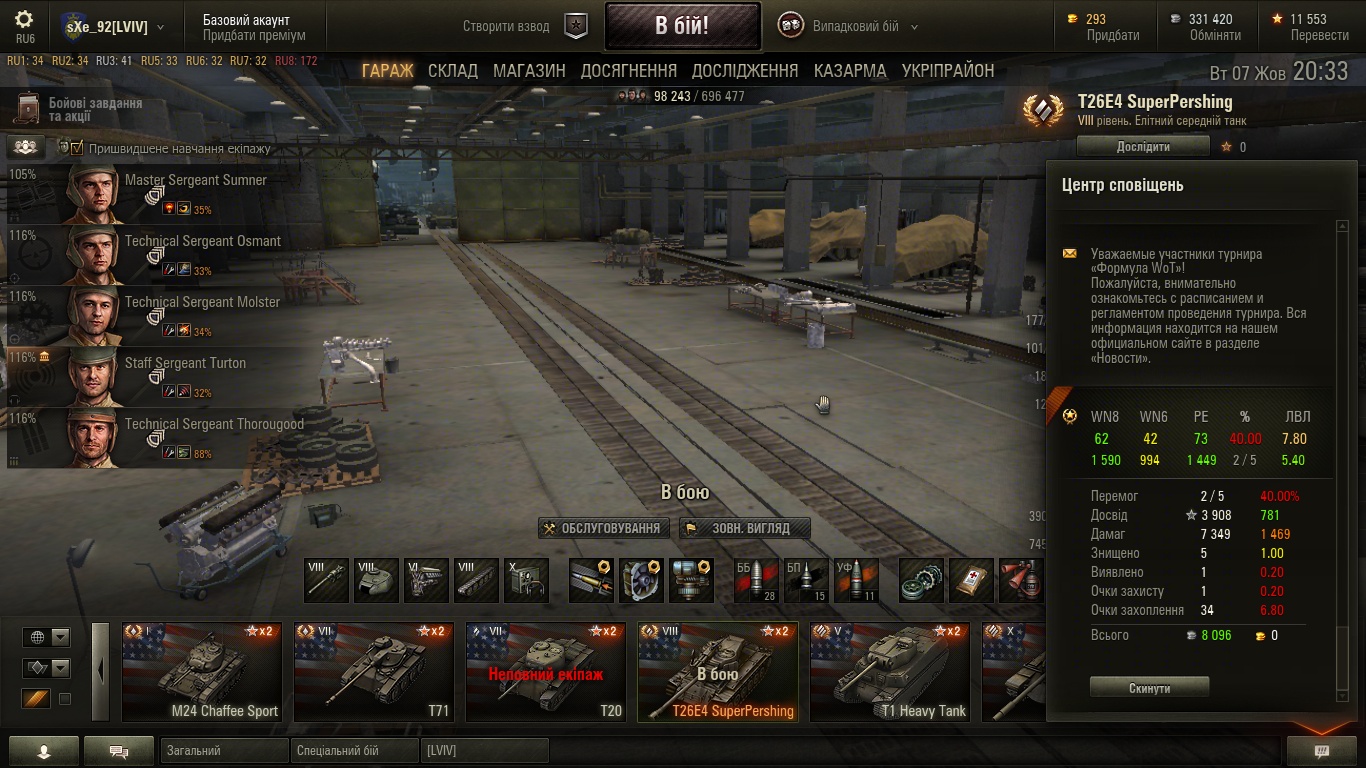The height and width of the screenshot is (768, 1366).
Task: Open the ДОСЯГНЕННЯ tab
Action: pyautogui.click(x=628, y=71)
